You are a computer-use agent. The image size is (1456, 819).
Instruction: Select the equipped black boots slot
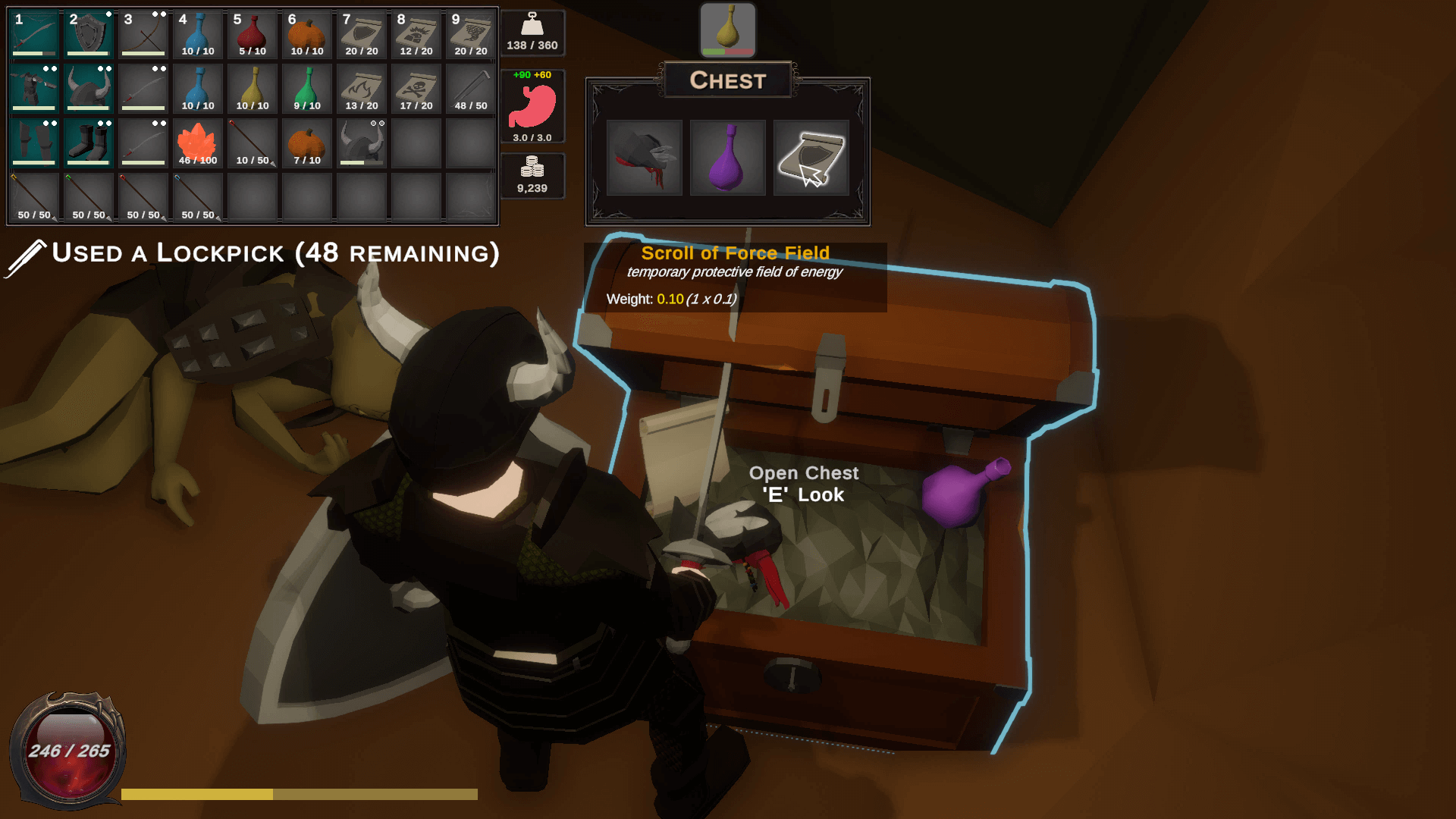tap(89, 143)
